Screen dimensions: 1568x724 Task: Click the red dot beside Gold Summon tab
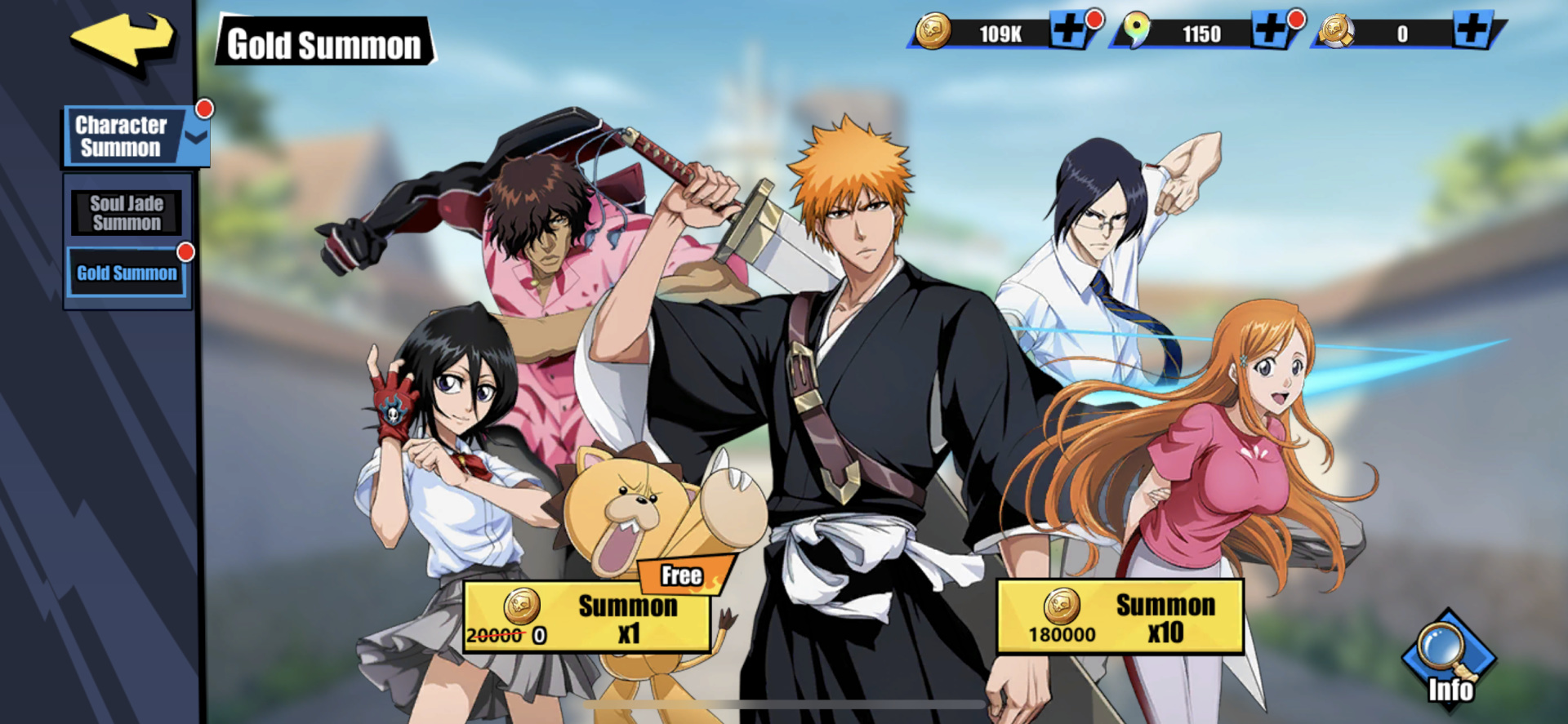pos(186,251)
